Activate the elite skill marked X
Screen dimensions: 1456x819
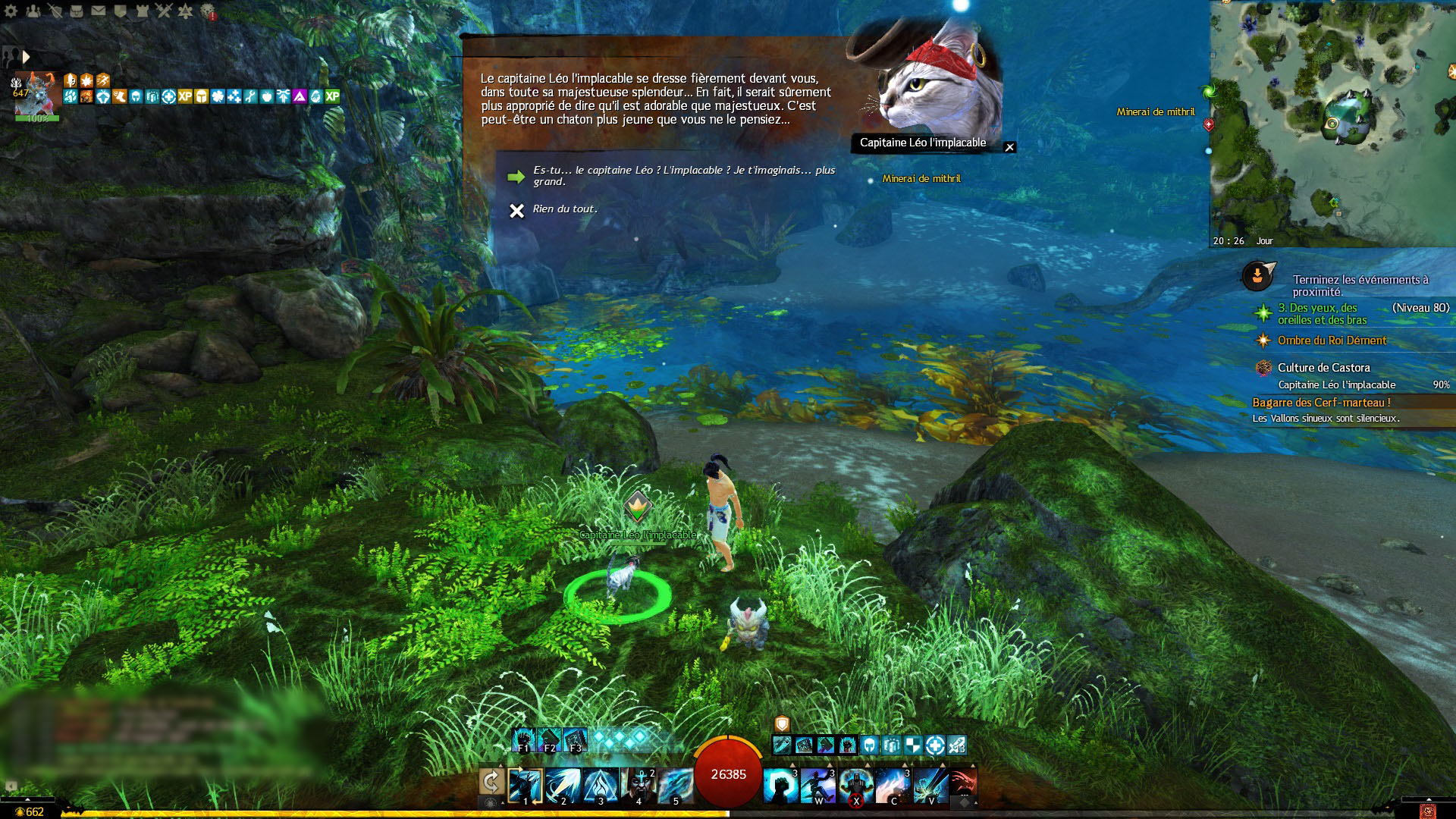(x=856, y=786)
